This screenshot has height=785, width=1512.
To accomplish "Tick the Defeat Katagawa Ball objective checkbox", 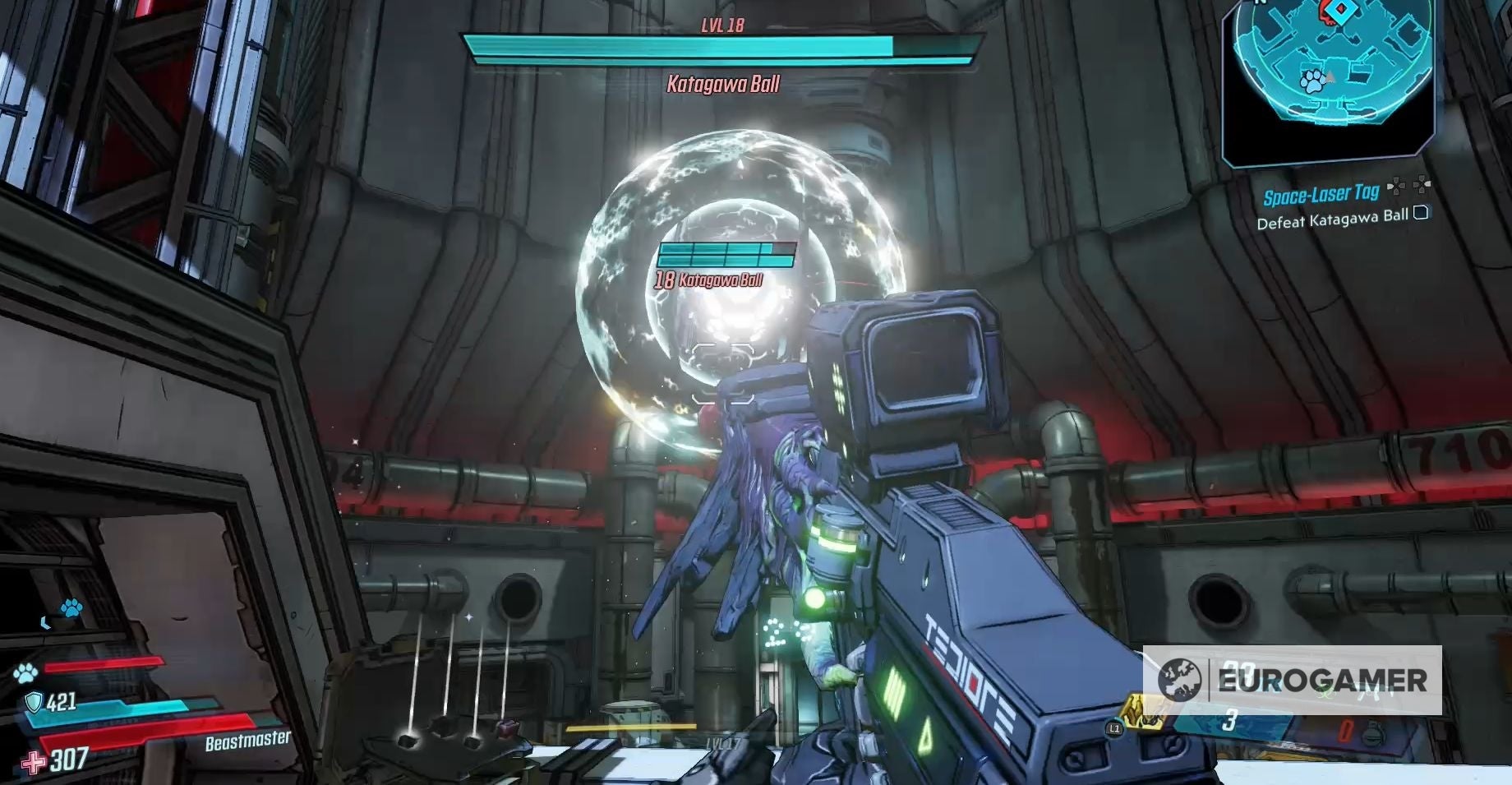I will (1421, 214).
